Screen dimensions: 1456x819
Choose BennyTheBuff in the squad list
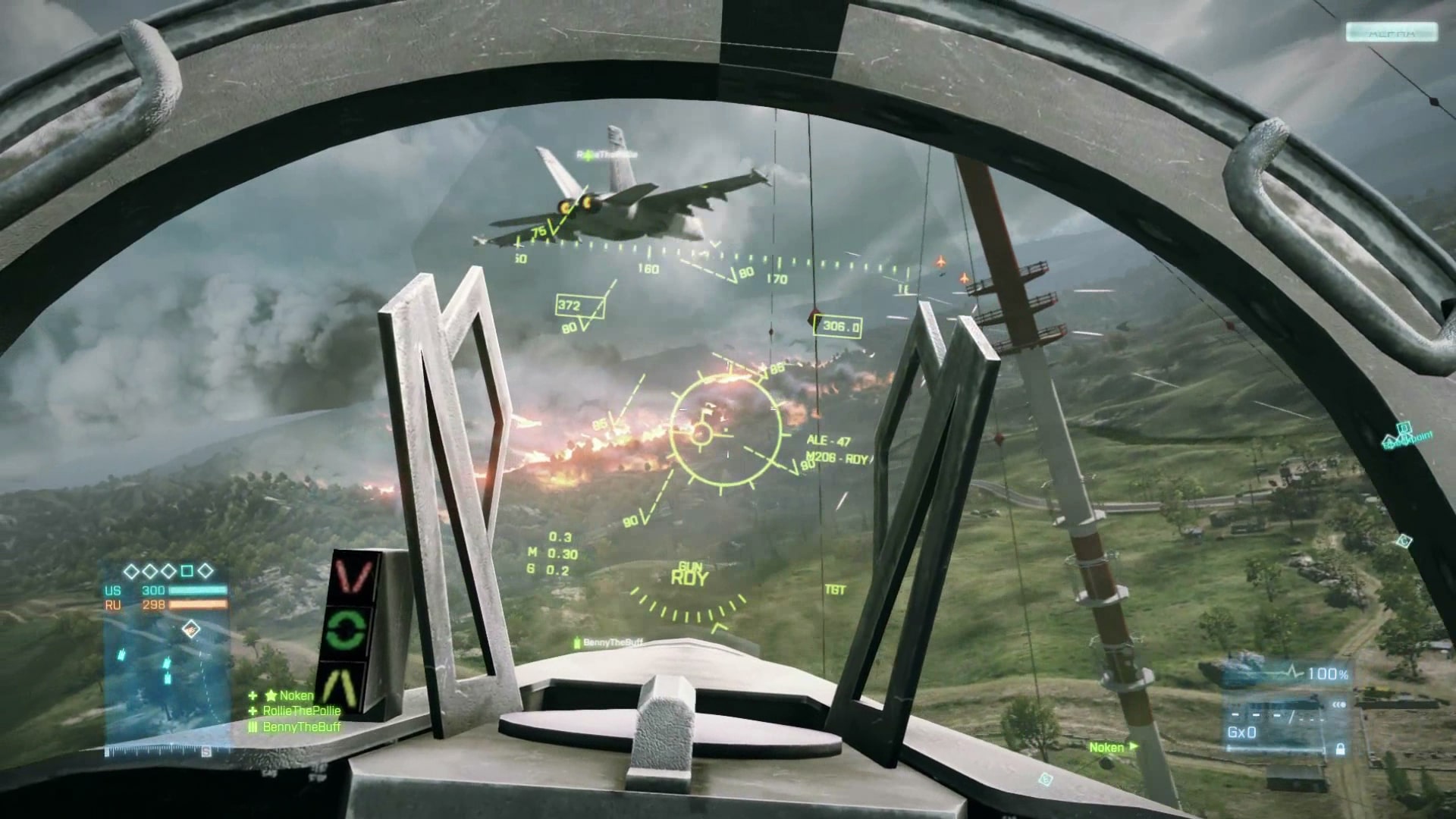click(301, 727)
